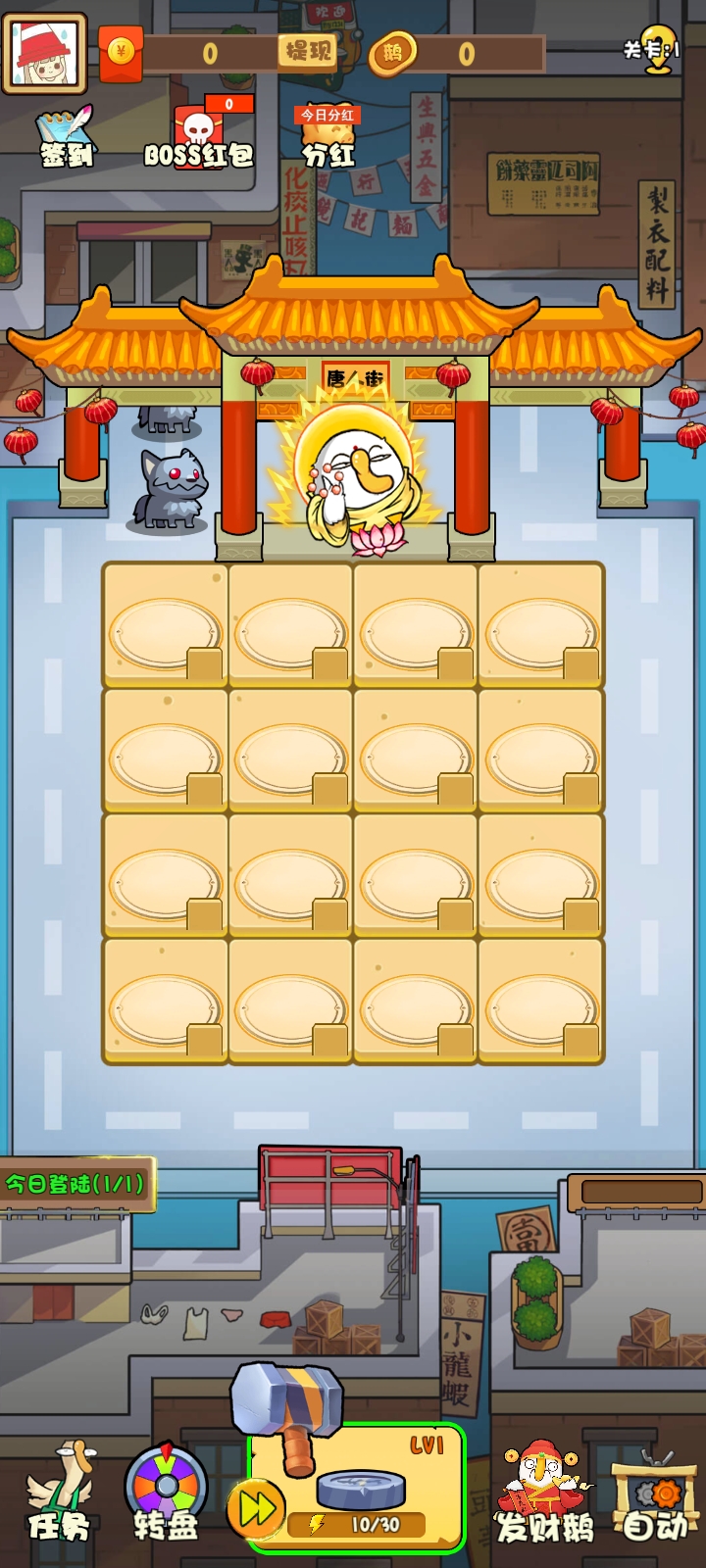The height and width of the screenshot is (1568, 706).
Task: Open the 发财鹅 fortune goose
Action: (544, 1494)
